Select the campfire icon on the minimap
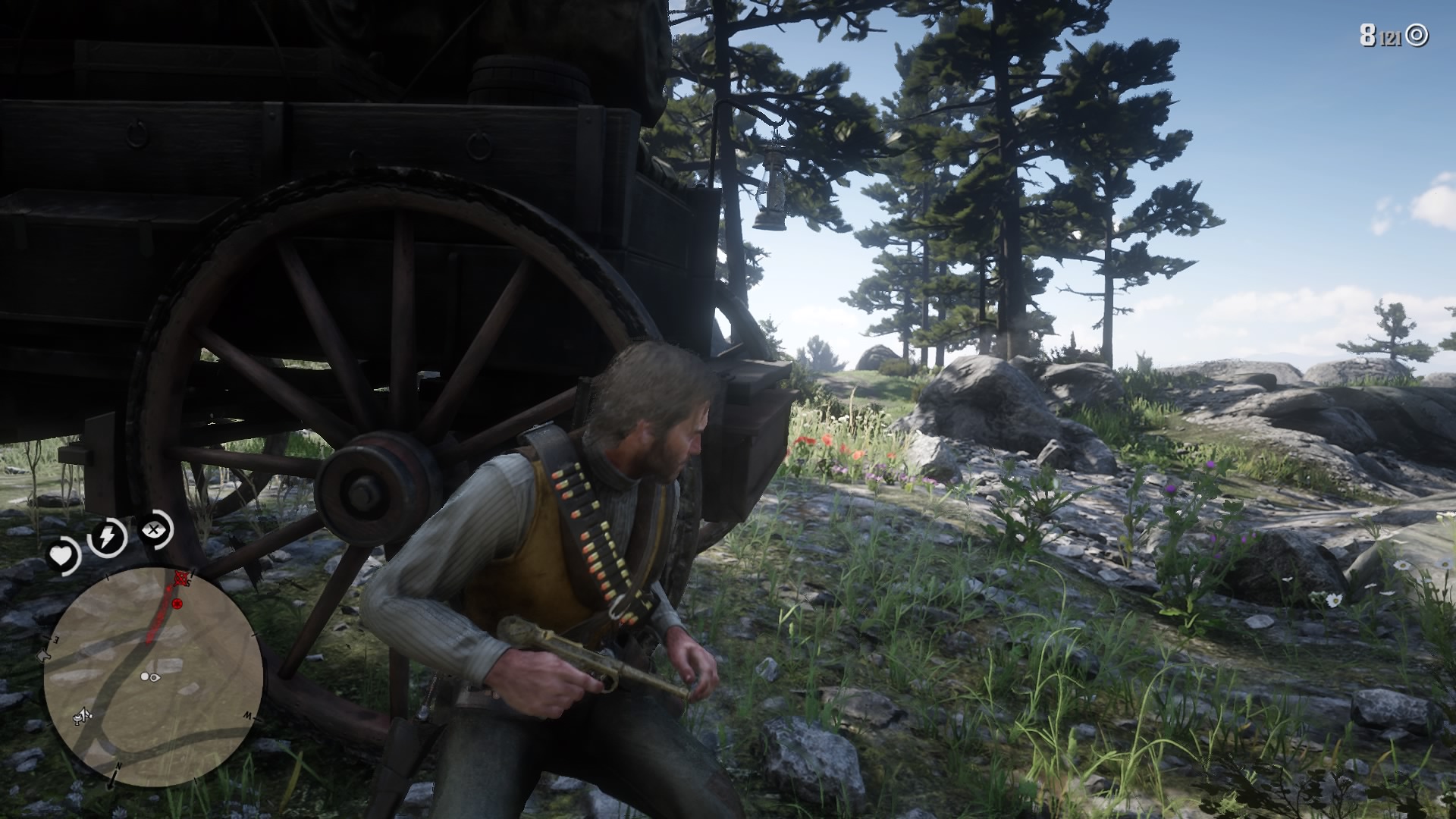Screen dimensions: 1456x819 click(81, 716)
